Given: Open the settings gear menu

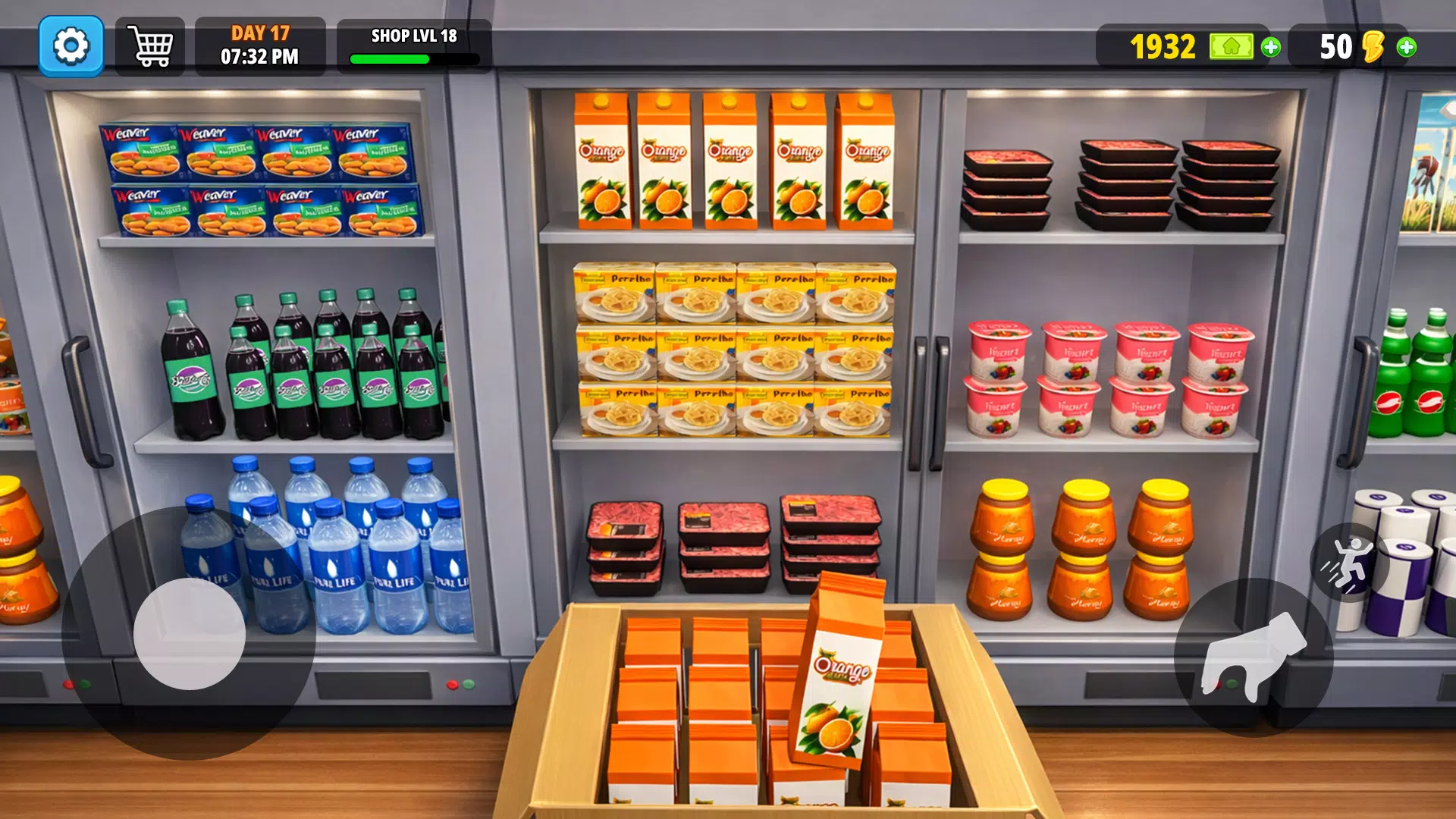Looking at the screenshot, I should click(71, 47).
